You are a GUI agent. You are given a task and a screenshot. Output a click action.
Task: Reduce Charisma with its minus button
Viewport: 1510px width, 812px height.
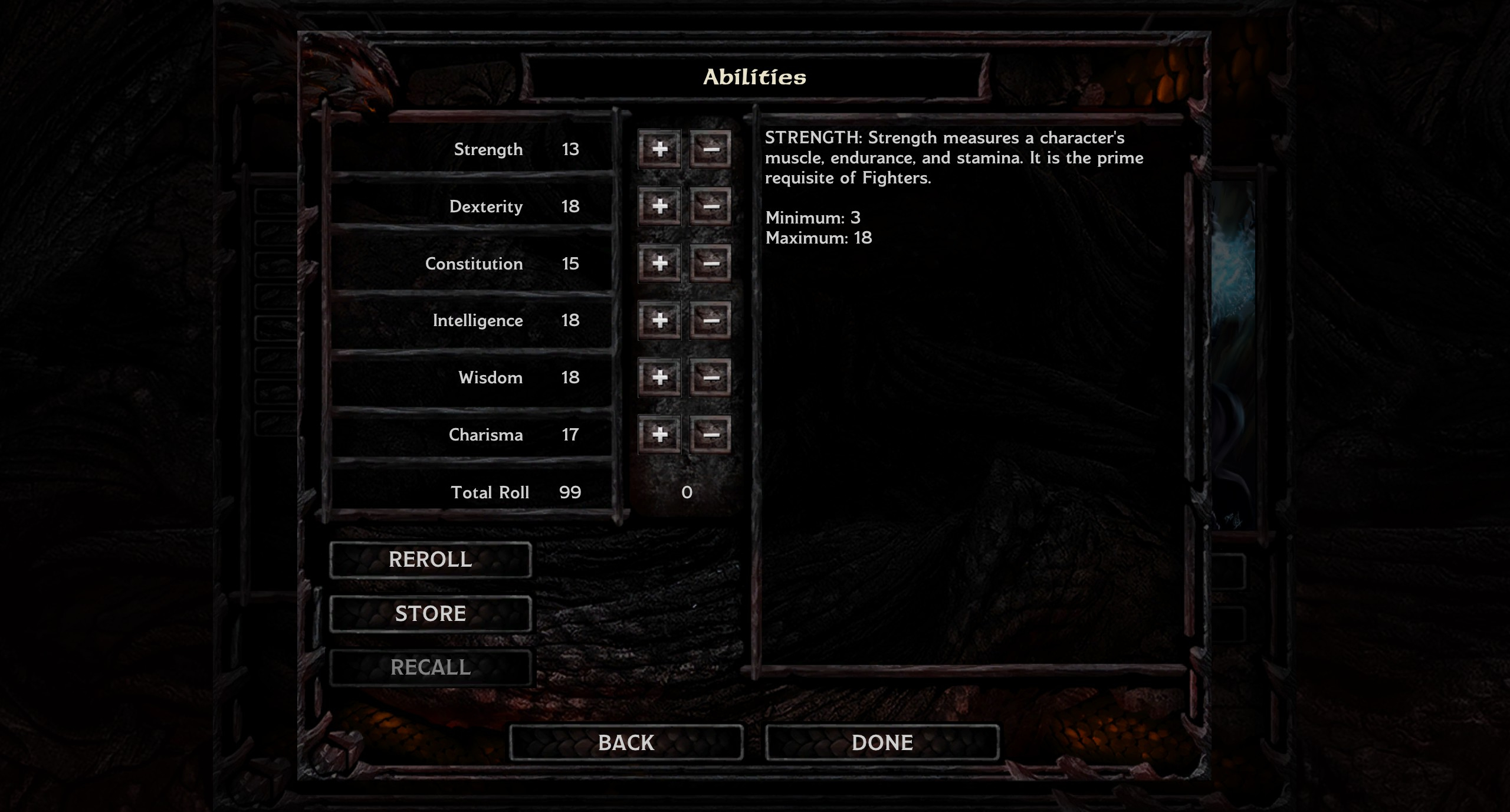pyautogui.click(x=710, y=435)
